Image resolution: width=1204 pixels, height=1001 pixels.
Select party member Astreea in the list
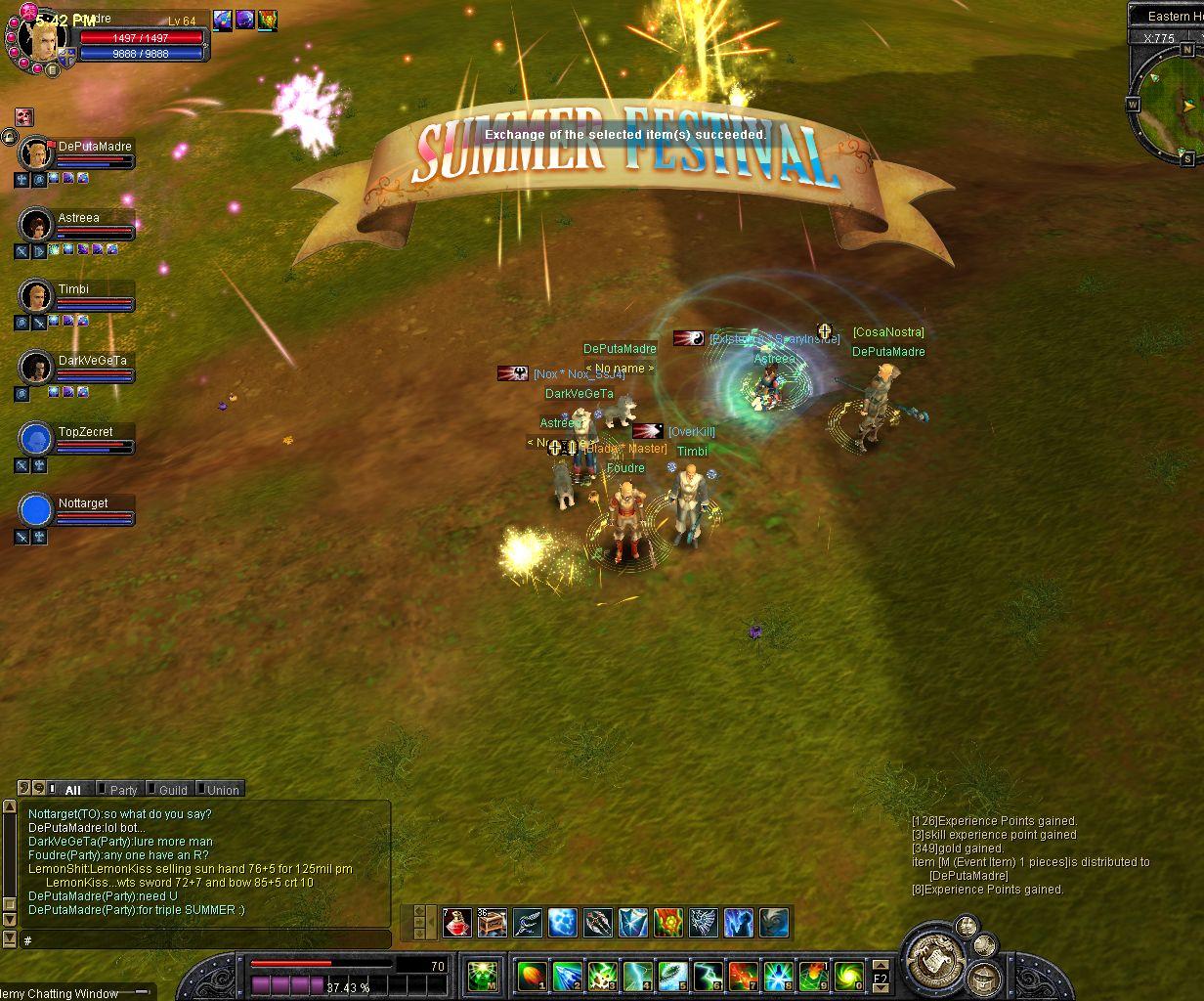(x=36, y=225)
